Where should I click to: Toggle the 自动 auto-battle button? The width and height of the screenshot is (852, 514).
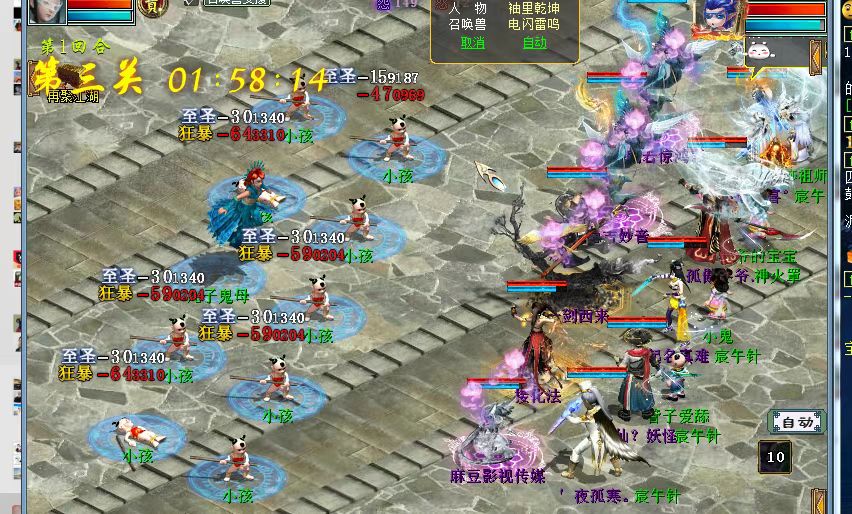pyautogui.click(x=797, y=422)
